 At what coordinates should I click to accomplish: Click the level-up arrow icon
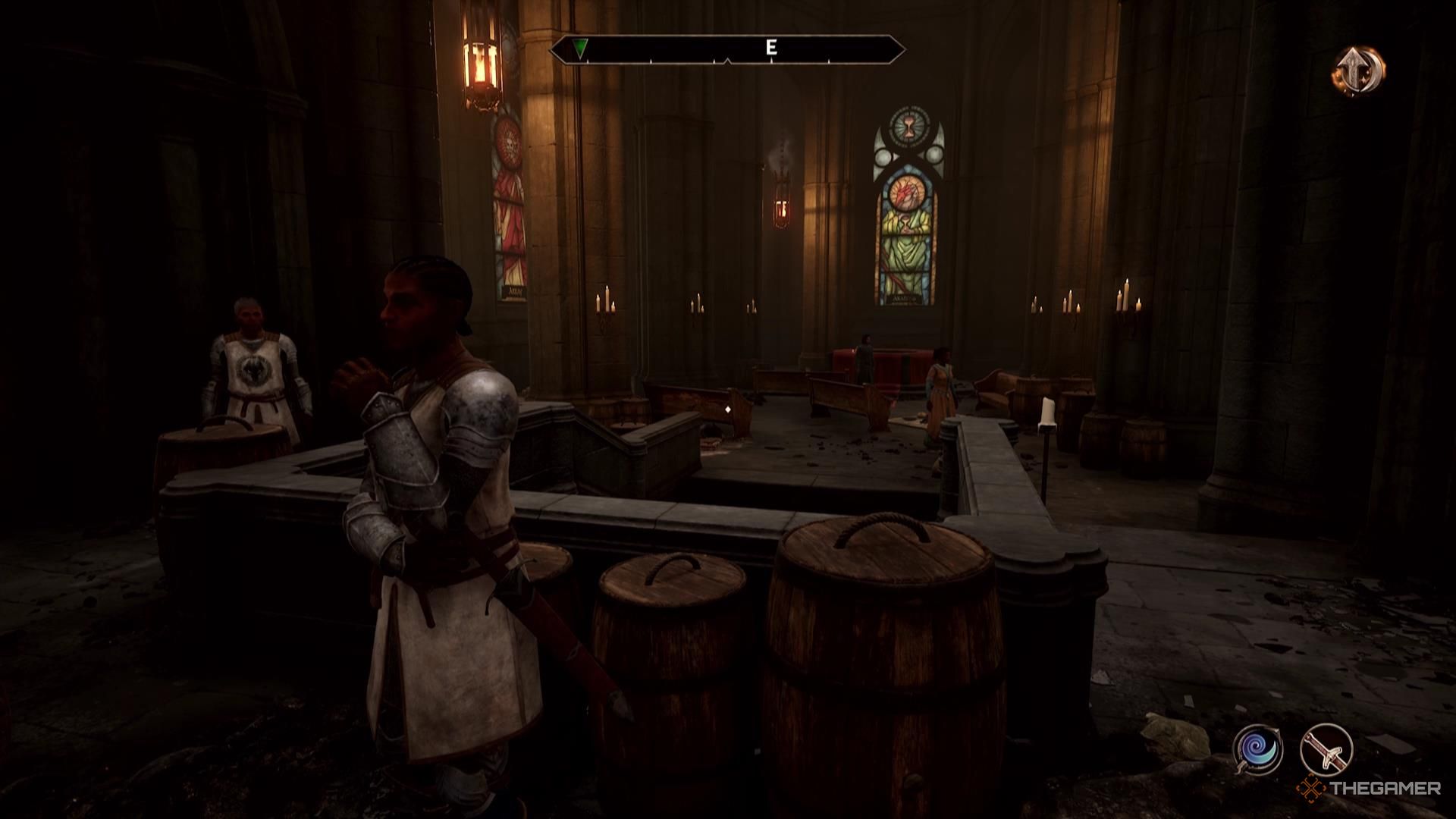[1359, 71]
